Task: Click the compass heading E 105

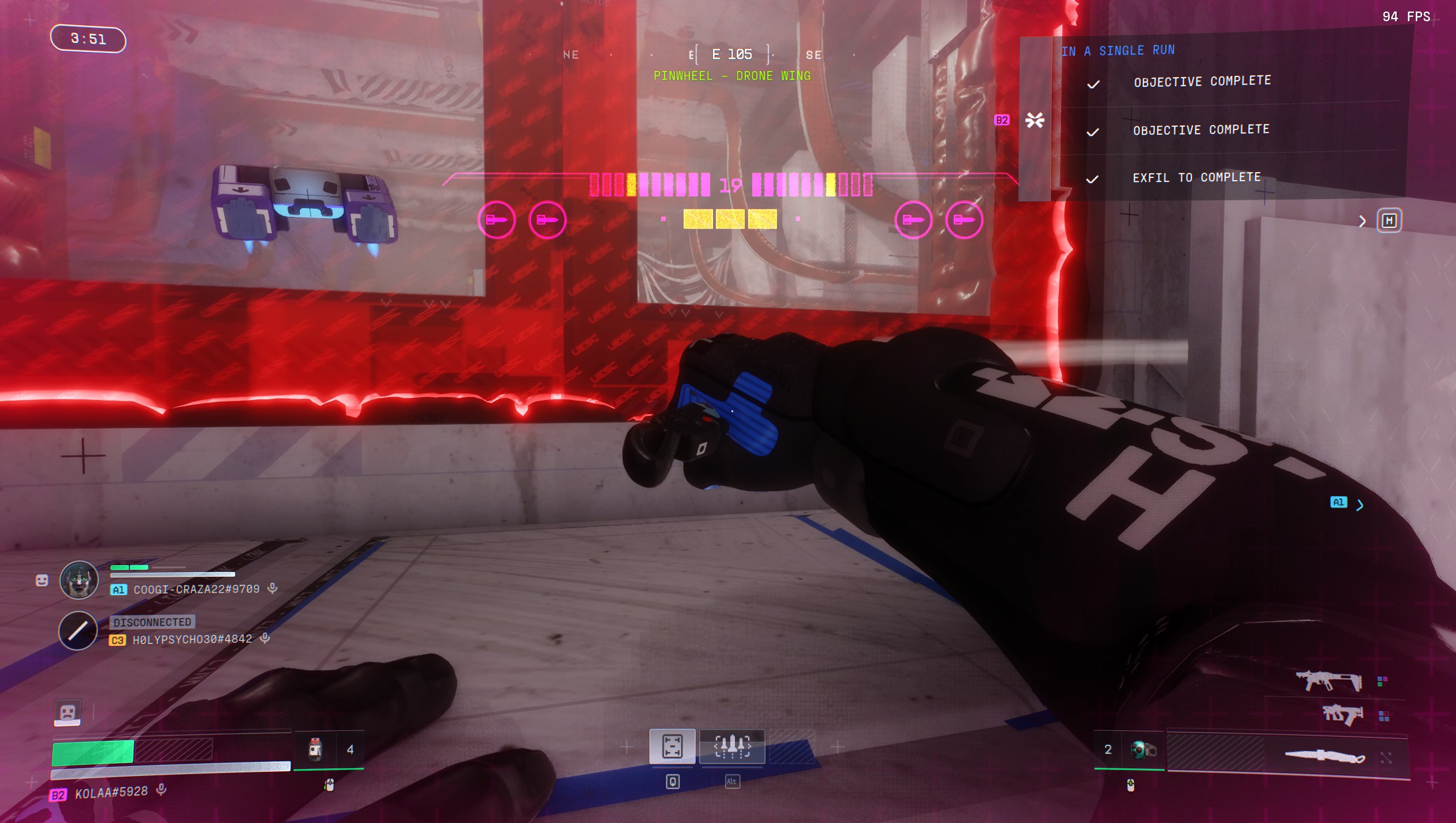Action: [x=731, y=55]
